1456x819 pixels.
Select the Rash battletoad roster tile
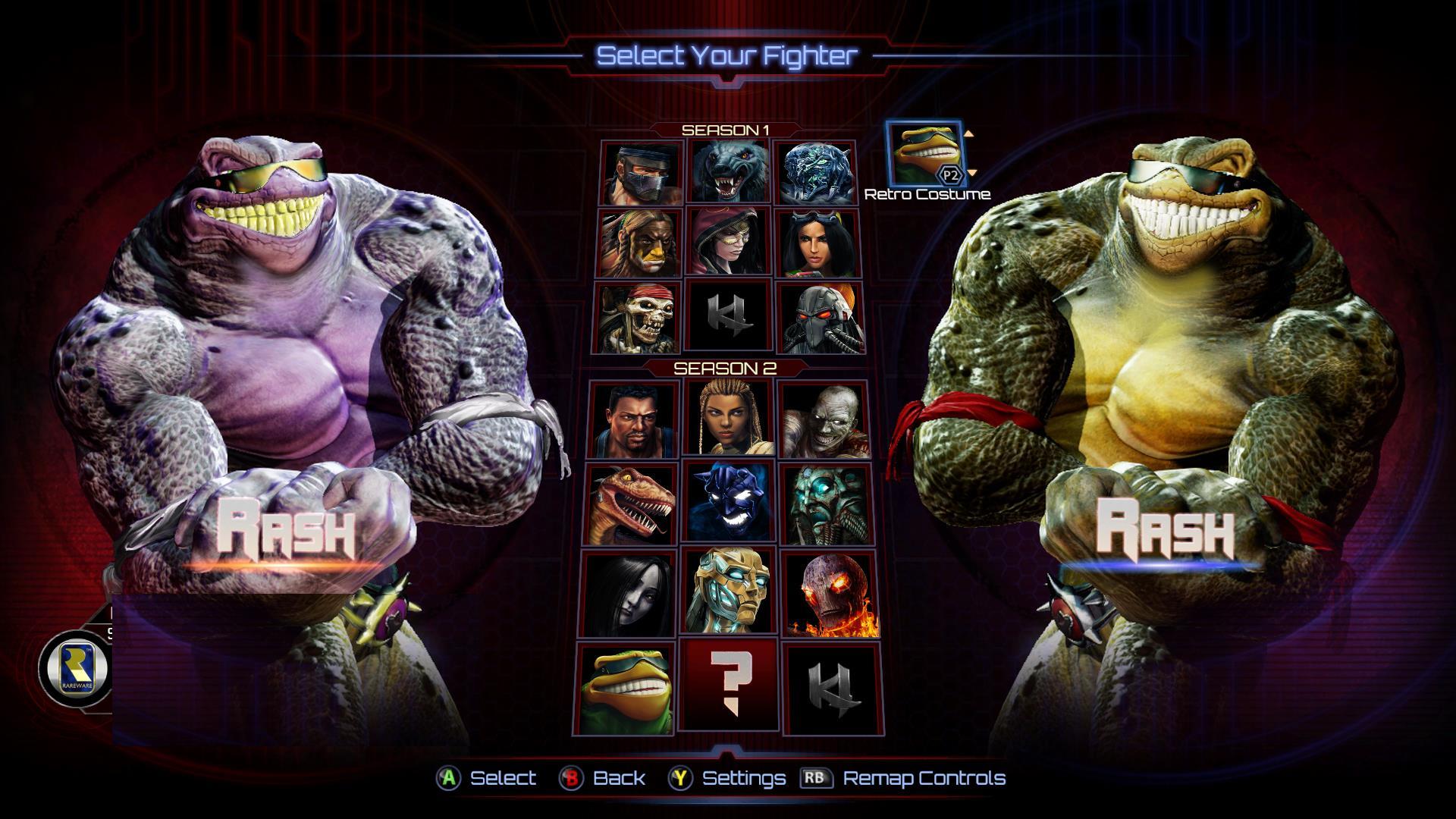coord(626,687)
